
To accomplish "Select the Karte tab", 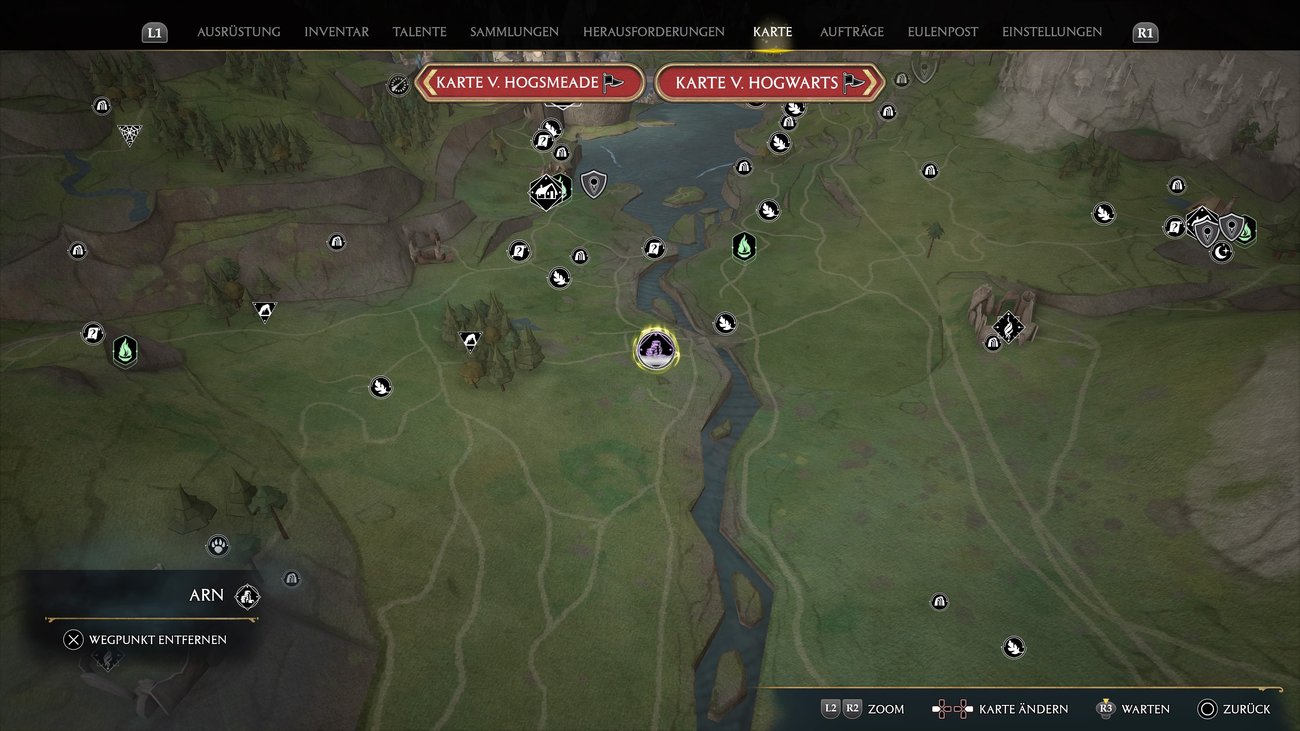I will pos(772,32).
